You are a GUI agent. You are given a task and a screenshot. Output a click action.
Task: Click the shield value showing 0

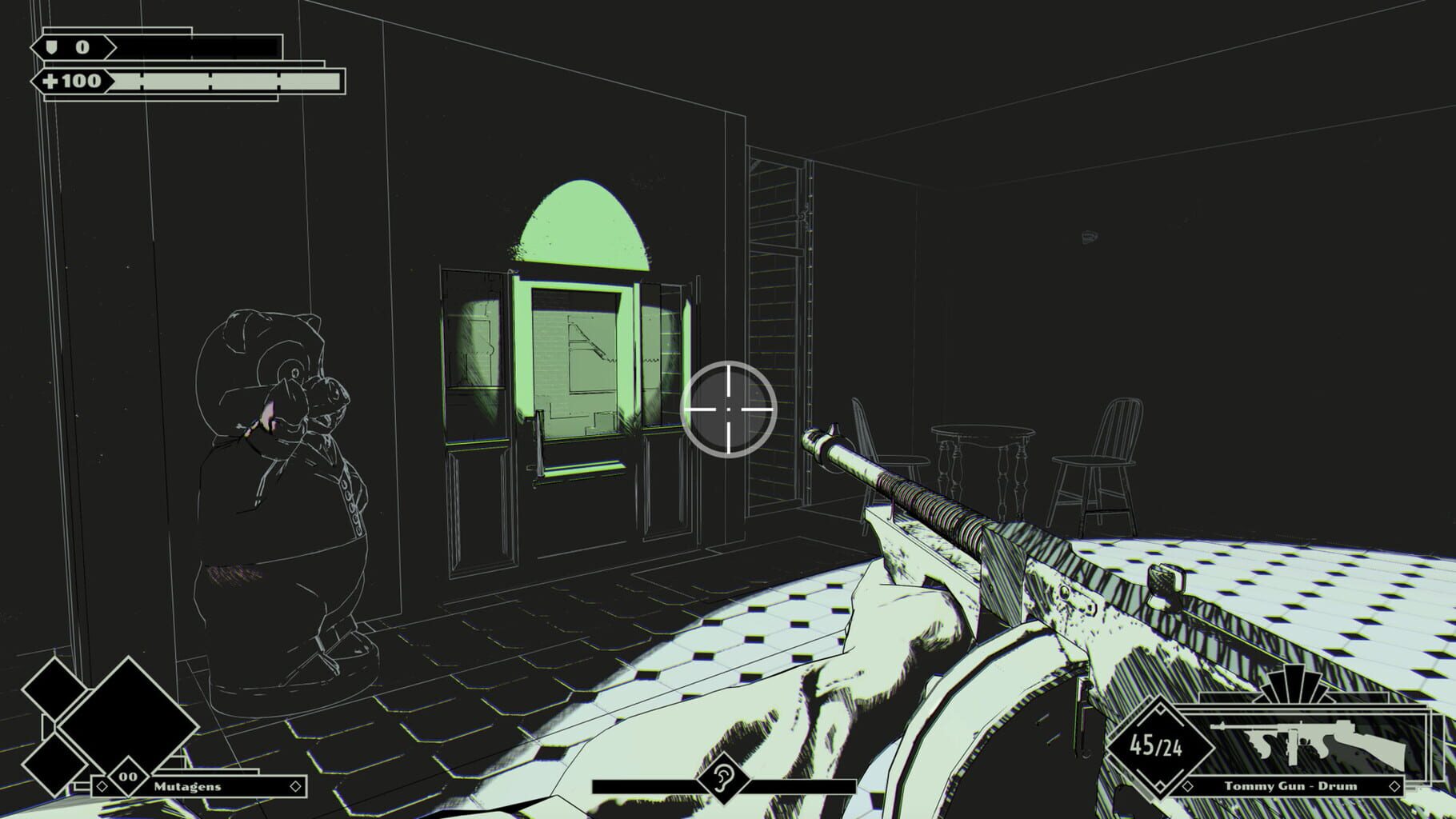(x=82, y=46)
